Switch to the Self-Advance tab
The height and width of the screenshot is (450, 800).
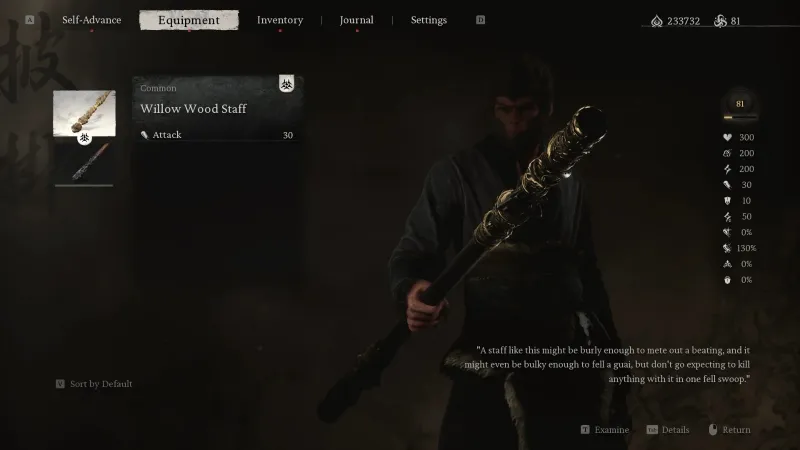(x=92, y=20)
